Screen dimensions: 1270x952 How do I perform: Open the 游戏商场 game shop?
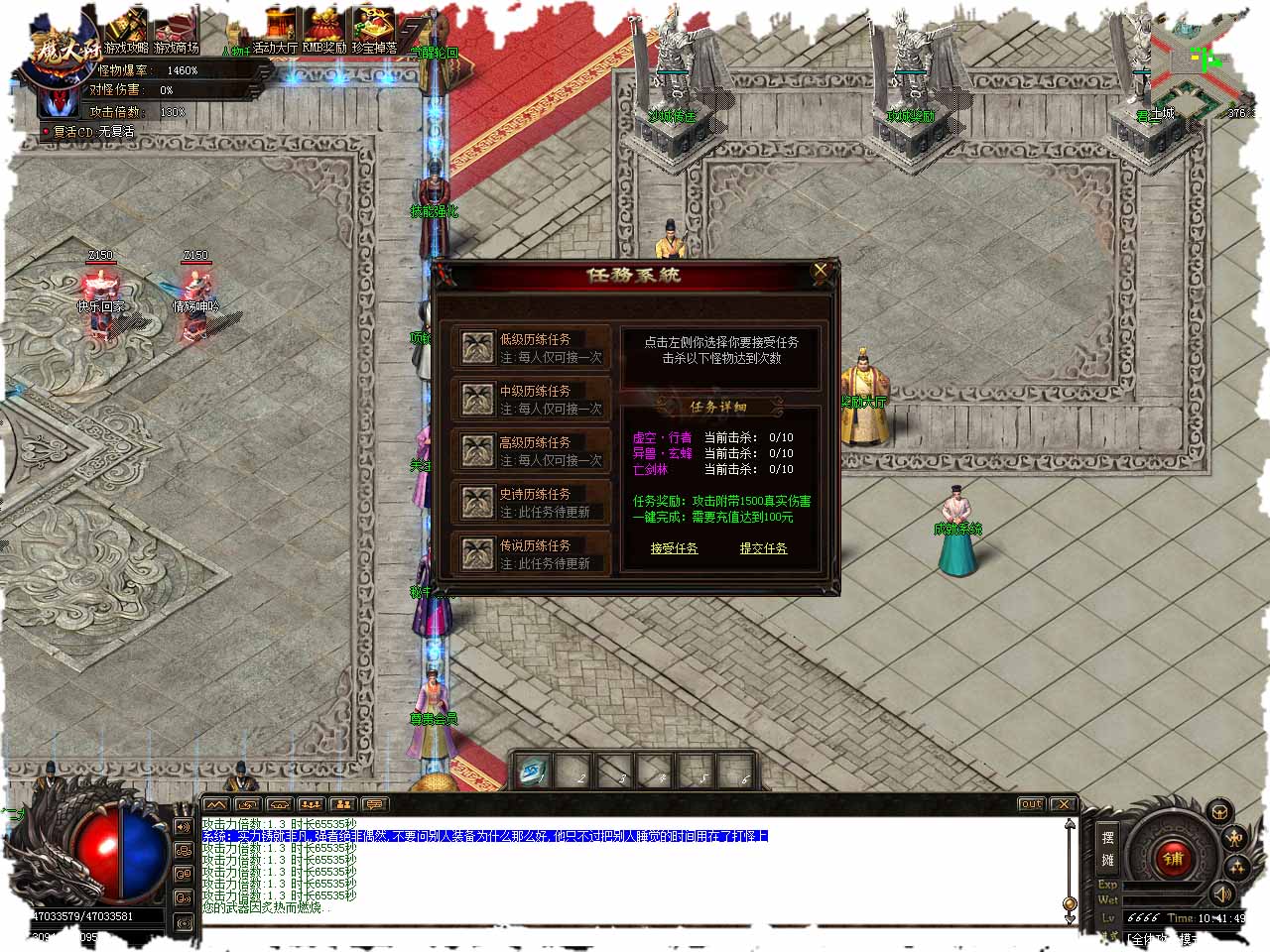[x=177, y=32]
